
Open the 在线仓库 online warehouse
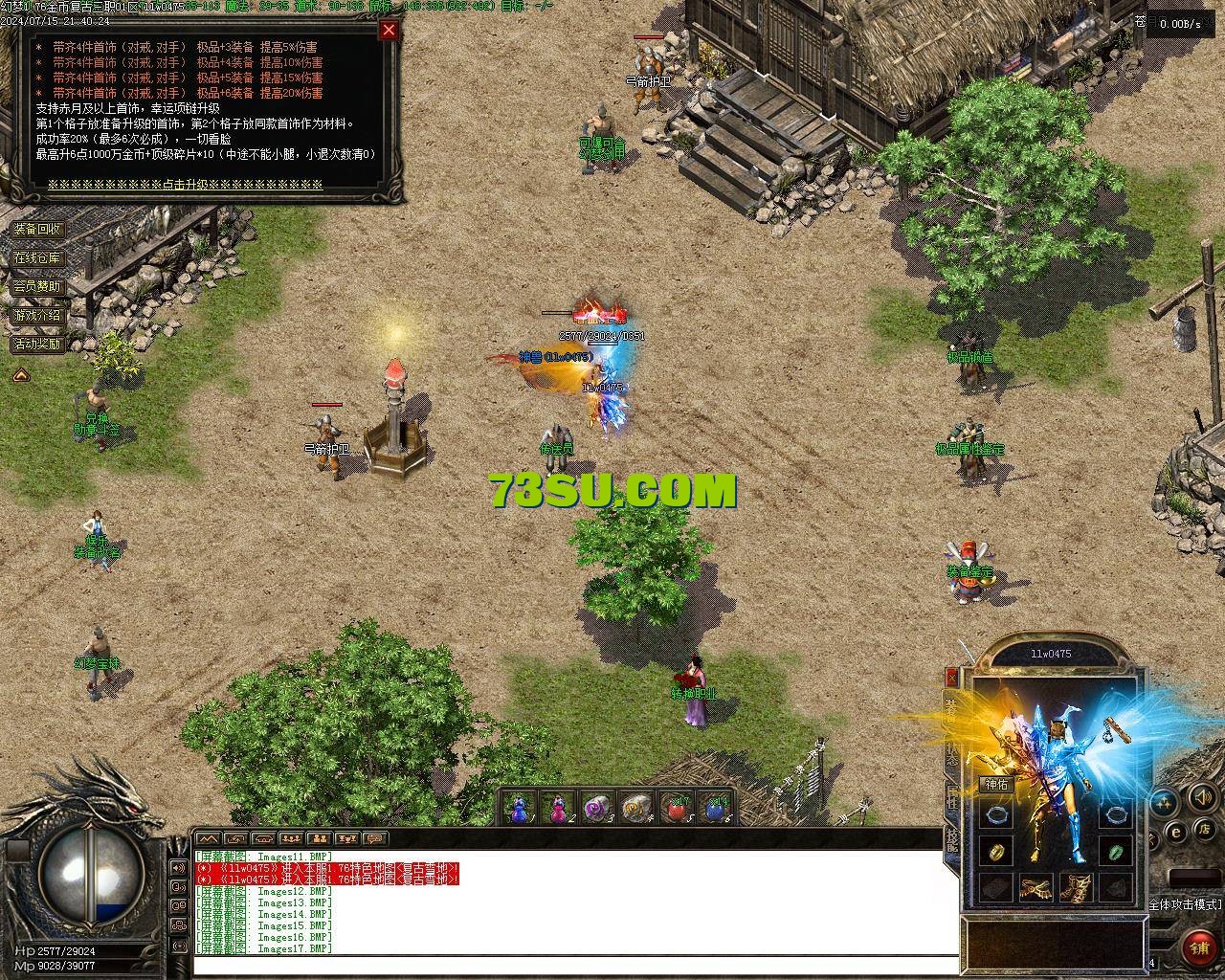pos(37,258)
